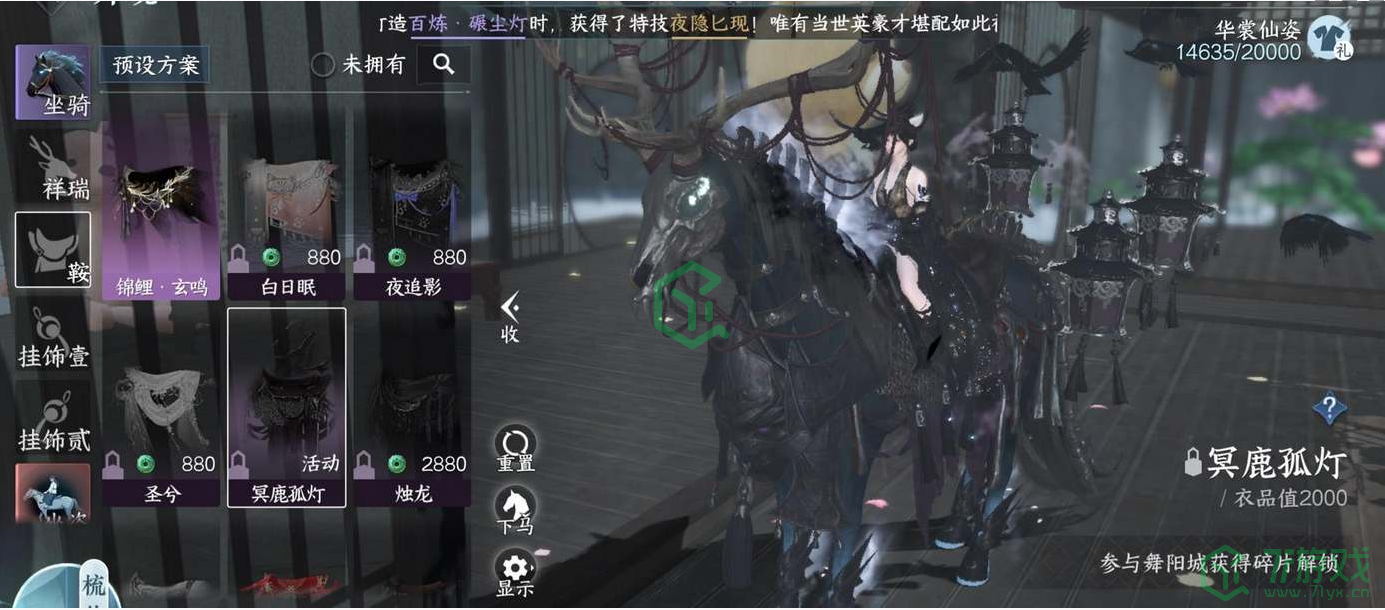The width and height of the screenshot is (1385, 610).
Task: Open the 显示 display settings gear
Action: 515,571
